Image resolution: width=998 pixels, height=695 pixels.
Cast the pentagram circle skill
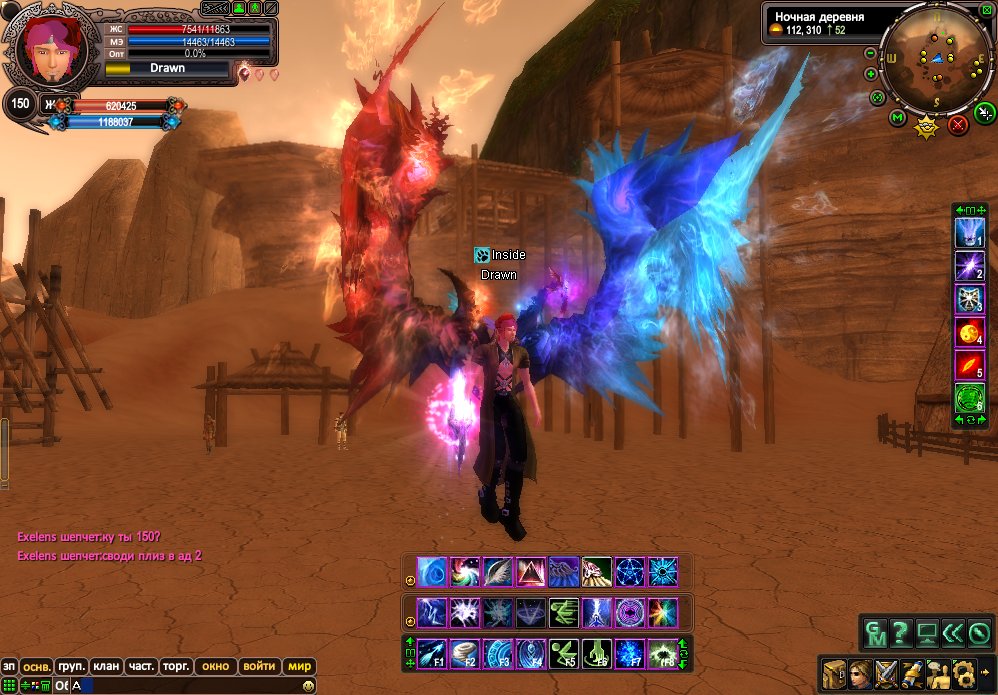[x=628, y=571]
